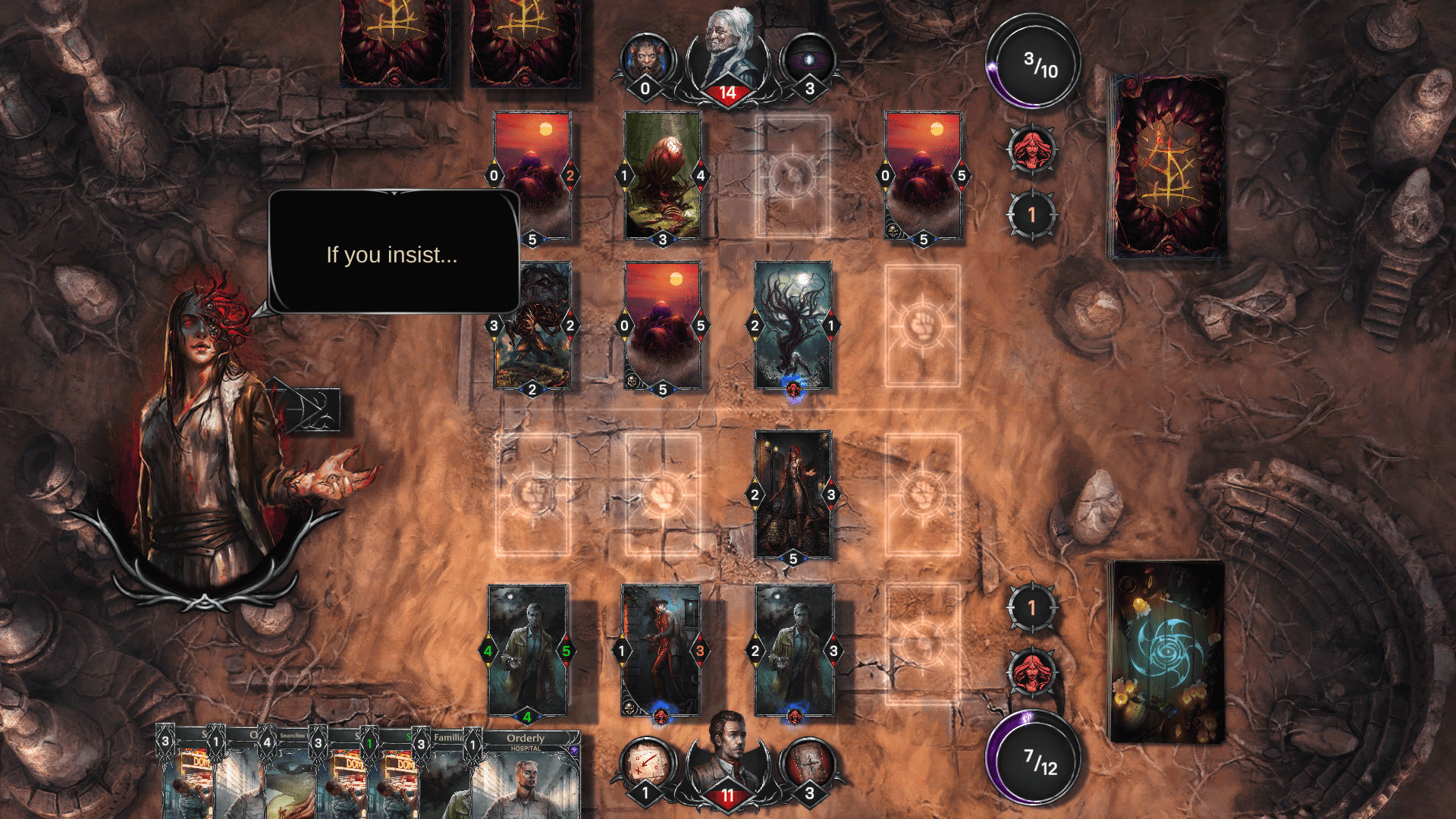
Task: Select your hero portrait at bottom center
Action: [x=726, y=766]
